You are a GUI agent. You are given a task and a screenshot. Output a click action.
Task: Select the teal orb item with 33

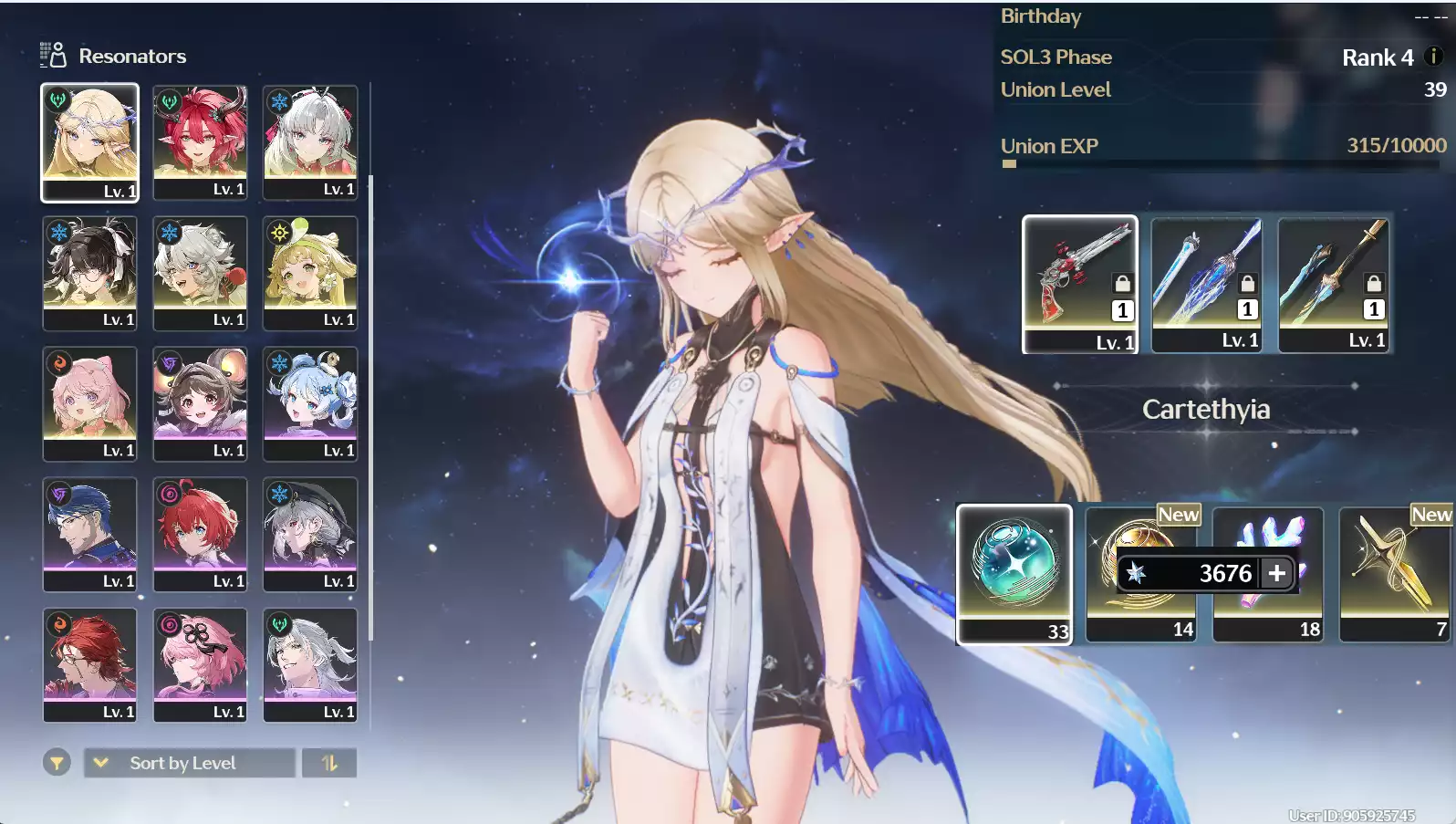[x=1014, y=573]
